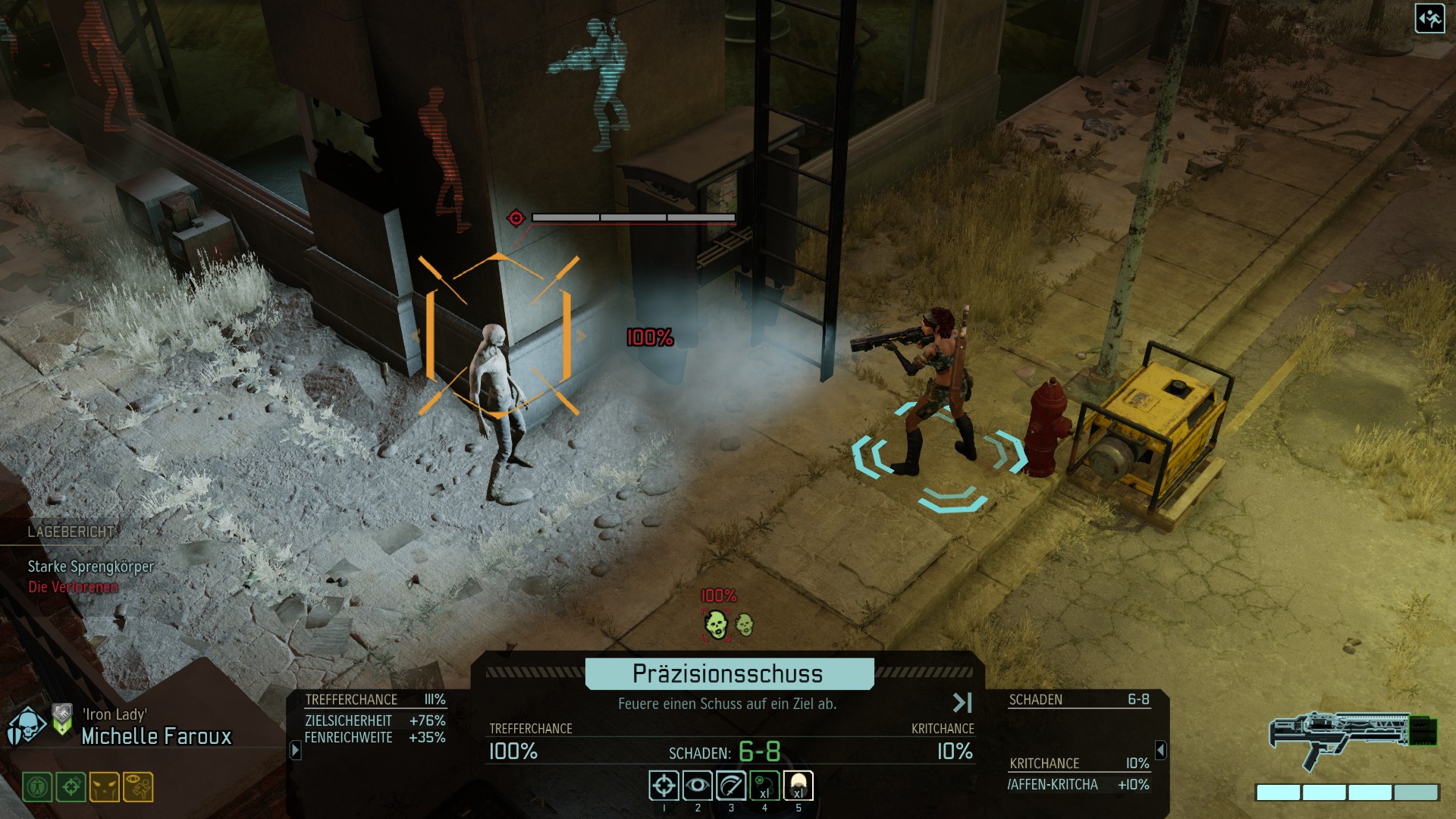Expand the Trefferchance details panel arrow
This screenshot has height=819, width=1456.
click(x=296, y=750)
